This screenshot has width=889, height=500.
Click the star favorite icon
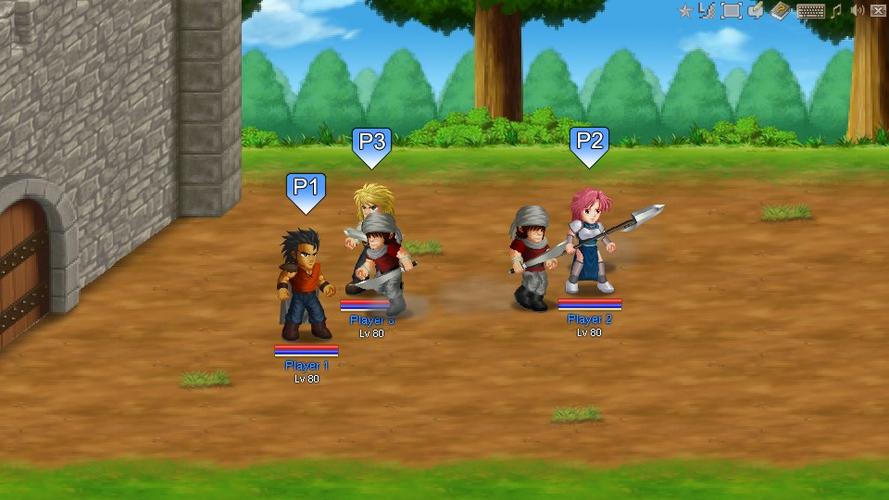point(685,11)
